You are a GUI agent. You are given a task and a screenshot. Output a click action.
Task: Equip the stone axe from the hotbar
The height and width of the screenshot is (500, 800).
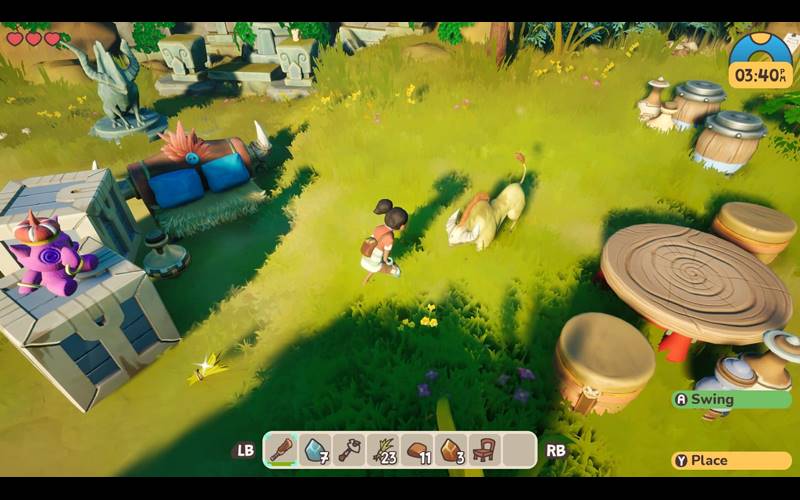click(x=349, y=450)
